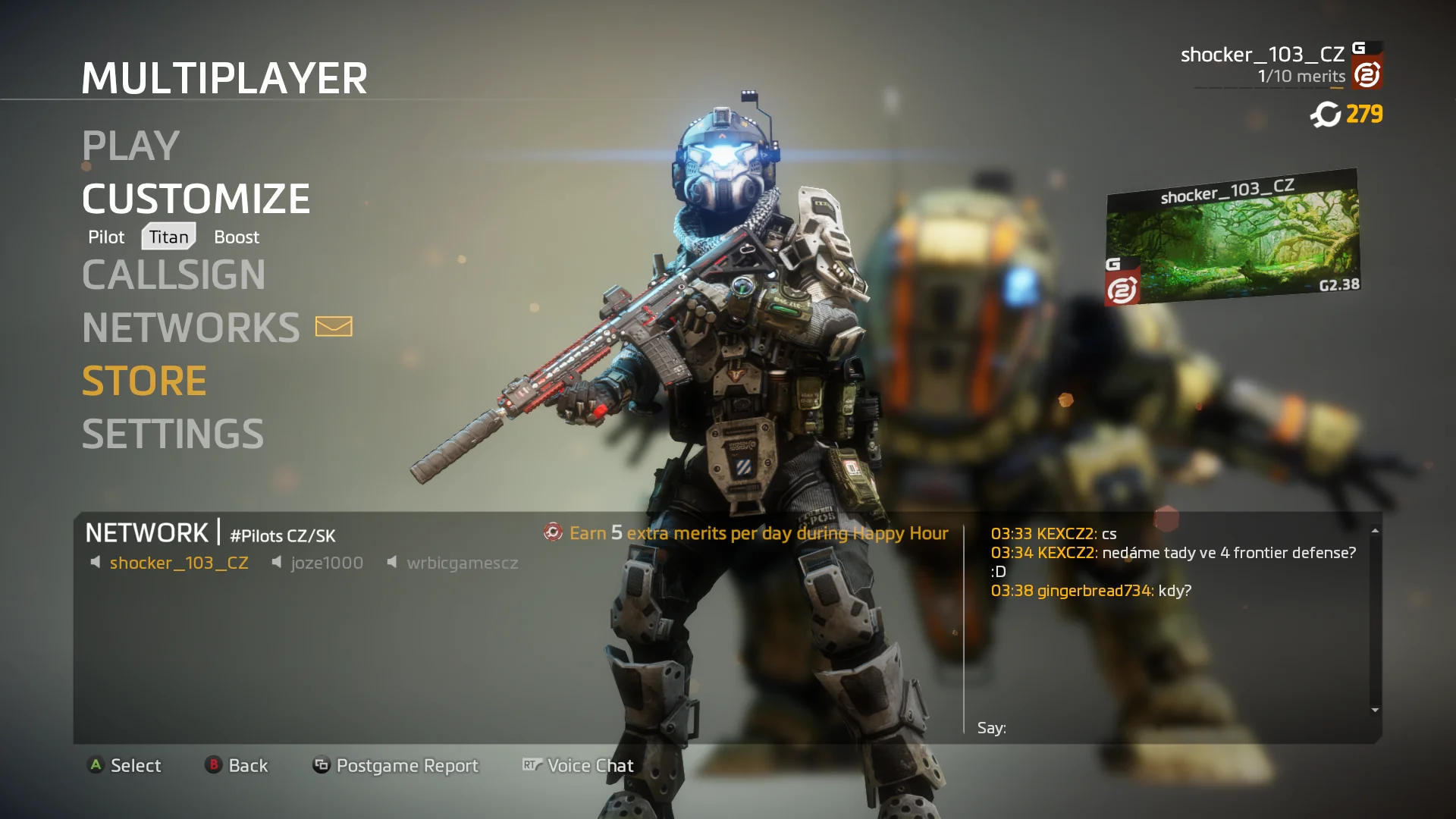Go Back from the multiplayer menu
Viewport: 1456px width, 819px height.
coord(247,766)
